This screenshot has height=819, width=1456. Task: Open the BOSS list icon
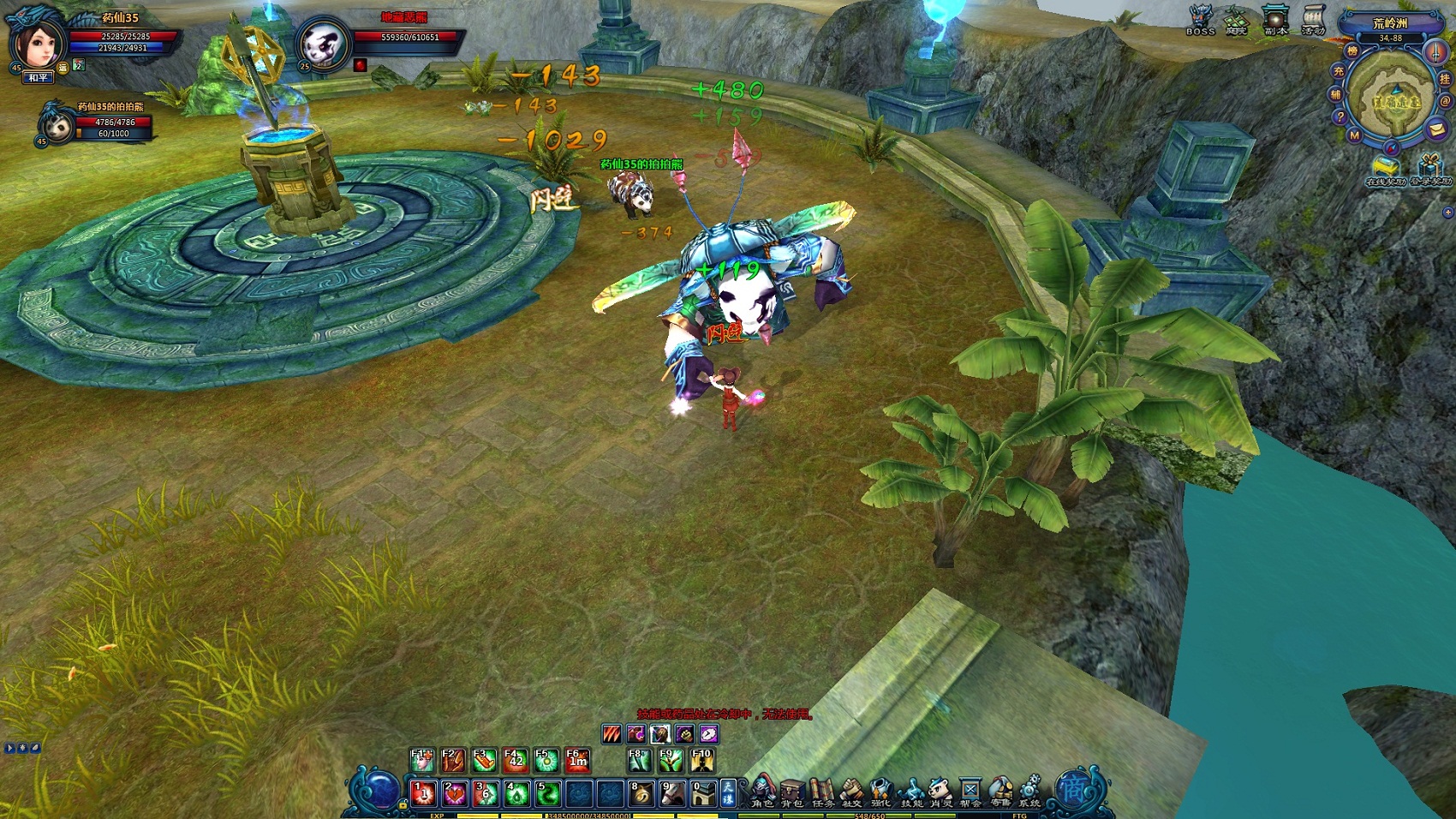pos(1200,21)
